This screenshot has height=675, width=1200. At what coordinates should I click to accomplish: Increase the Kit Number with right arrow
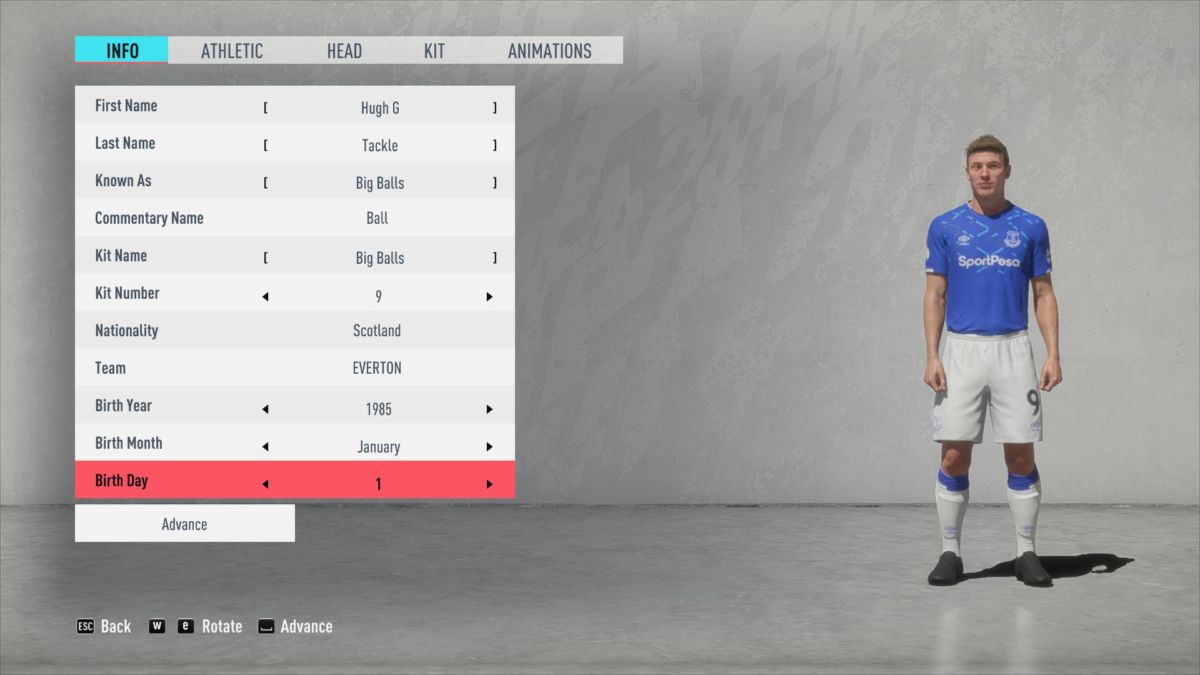coord(489,297)
